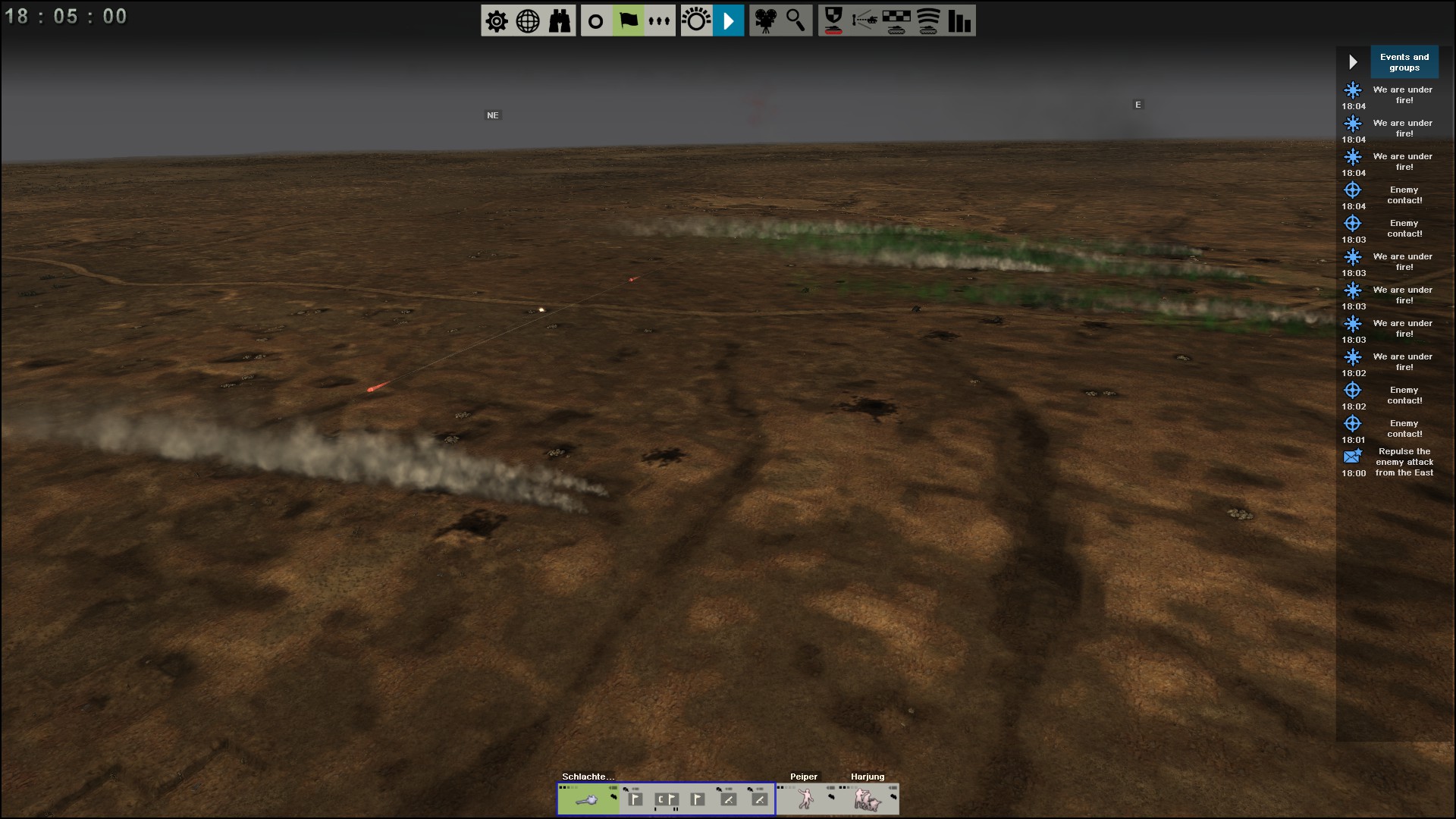This screenshot has width=1456, height=819.
Task: Click the globe map icon
Action: pyautogui.click(x=528, y=21)
